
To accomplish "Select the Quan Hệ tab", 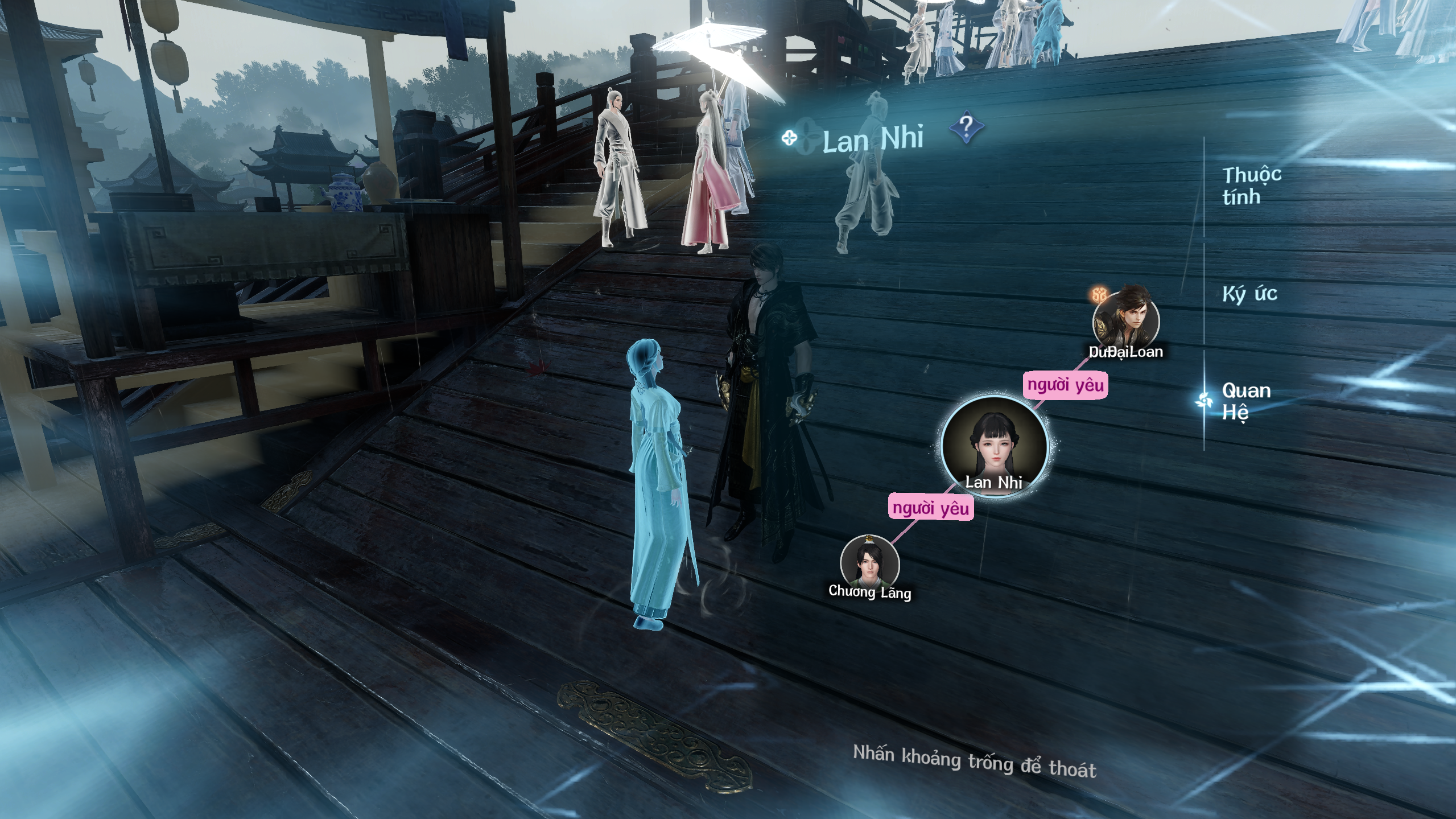I will click(1246, 401).
